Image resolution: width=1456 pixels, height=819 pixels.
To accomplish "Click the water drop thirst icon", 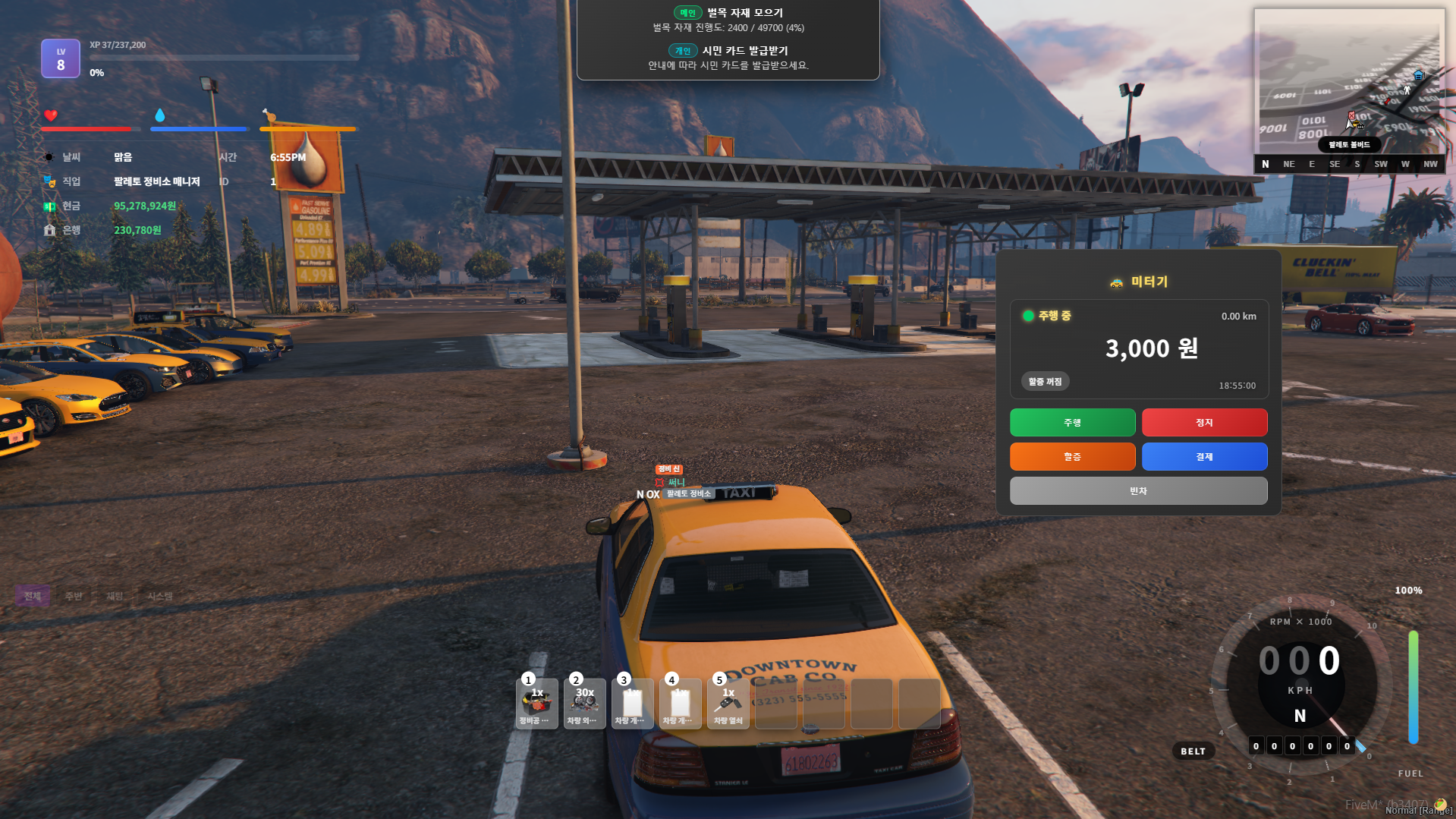I will click(160, 115).
